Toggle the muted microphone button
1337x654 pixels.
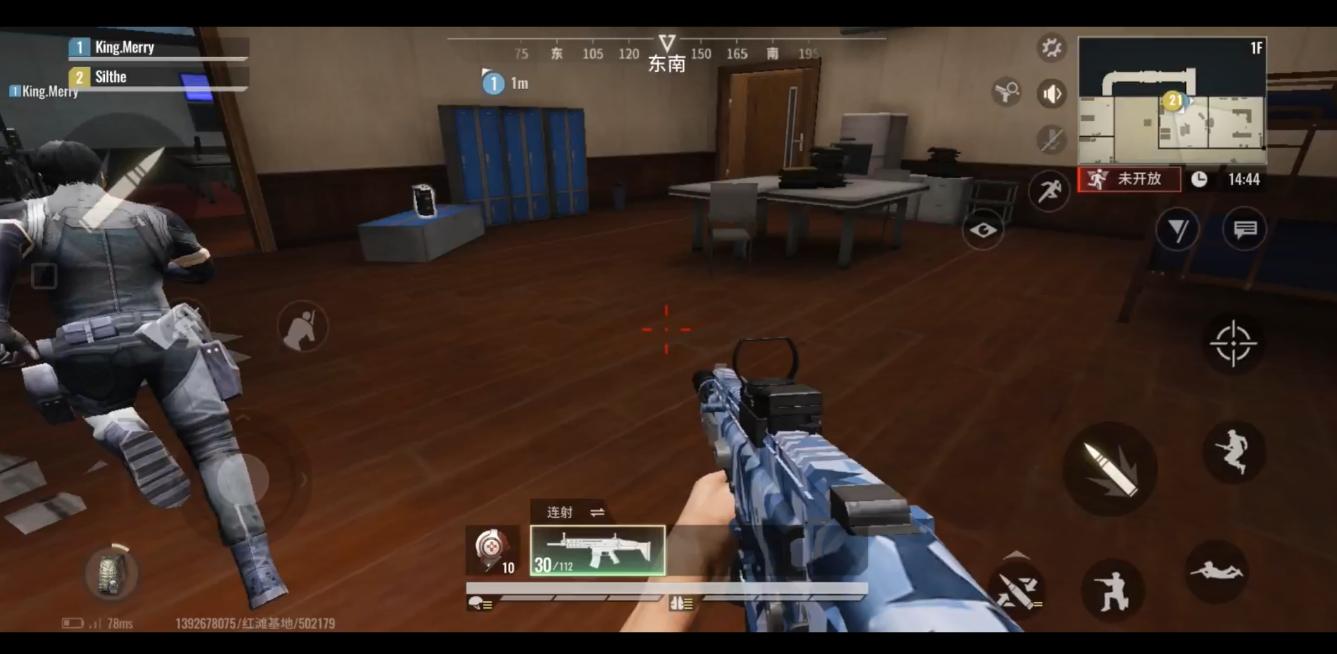point(1051,139)
